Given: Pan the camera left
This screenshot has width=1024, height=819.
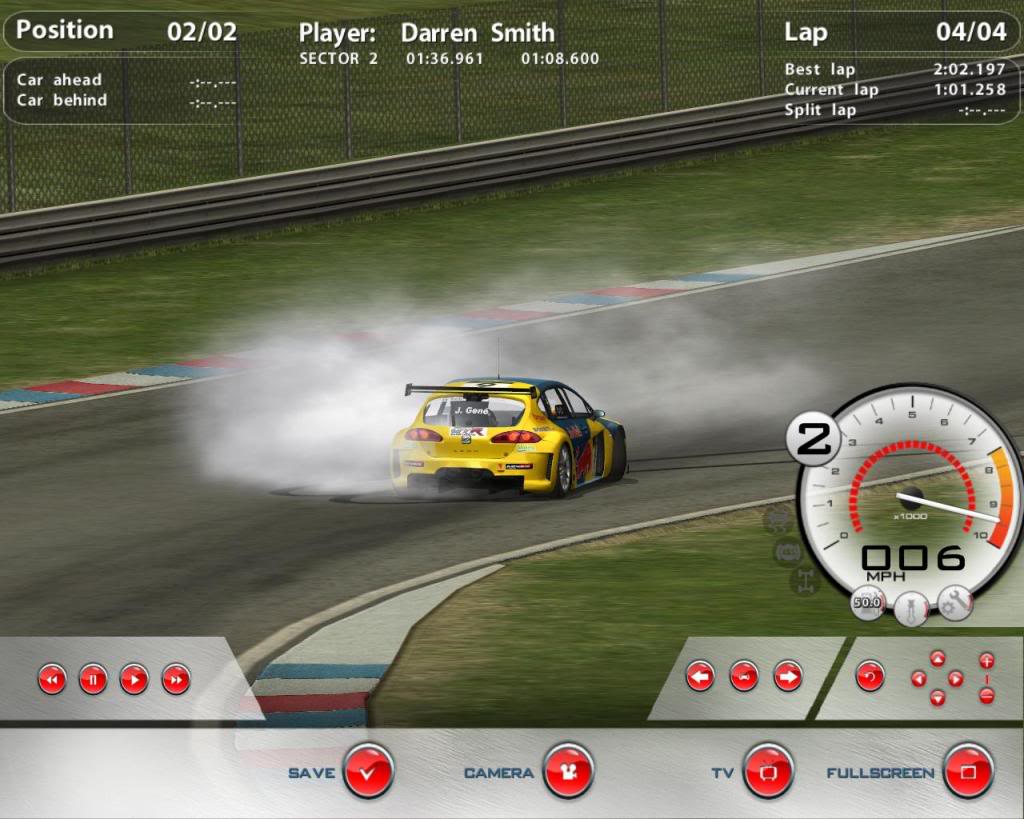Looking at the screenshot, I should 918,679.
